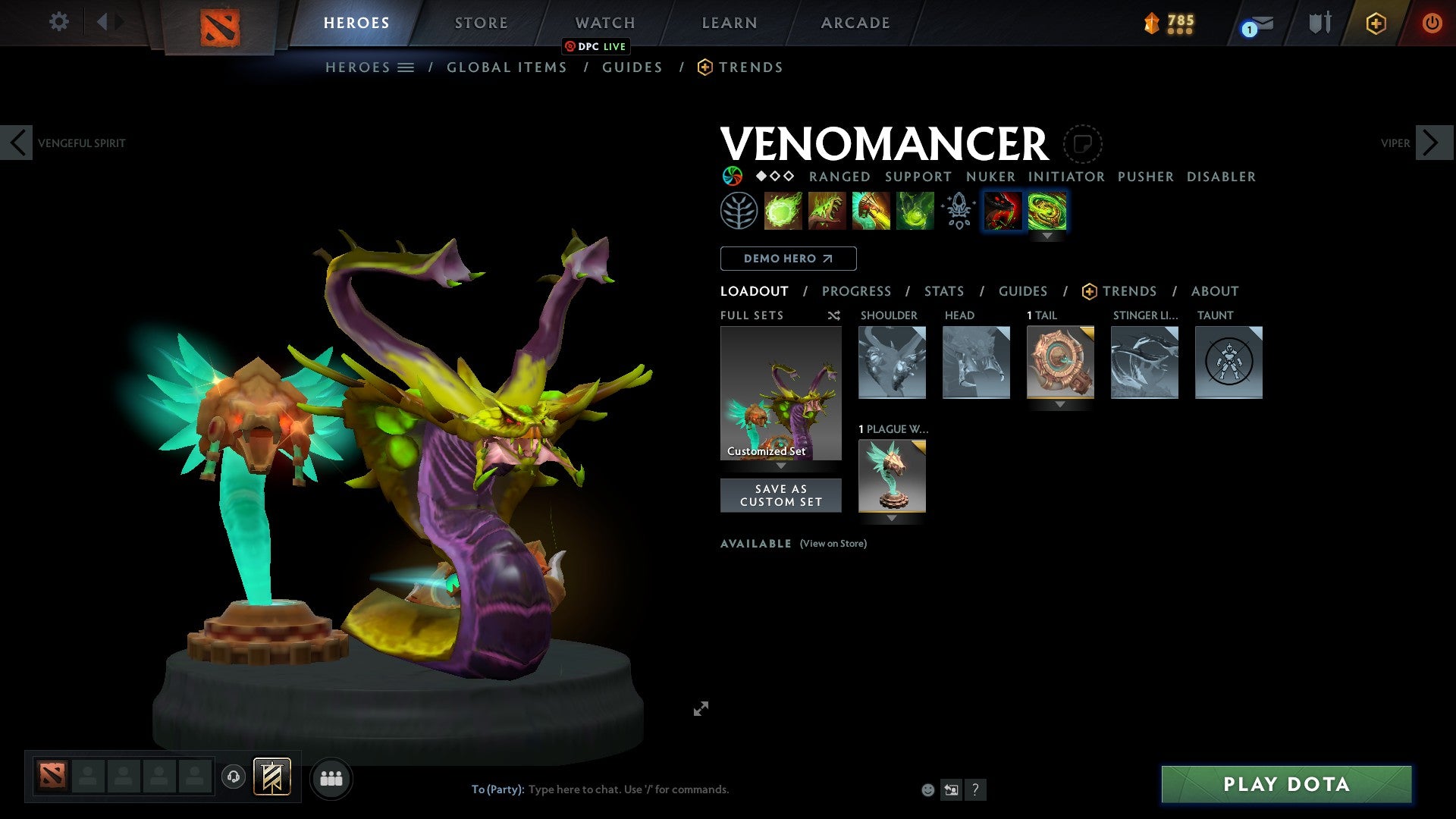Open the friends list icon near chat bar
This screenshot has width=1456, height=819.
coord(331,777)
